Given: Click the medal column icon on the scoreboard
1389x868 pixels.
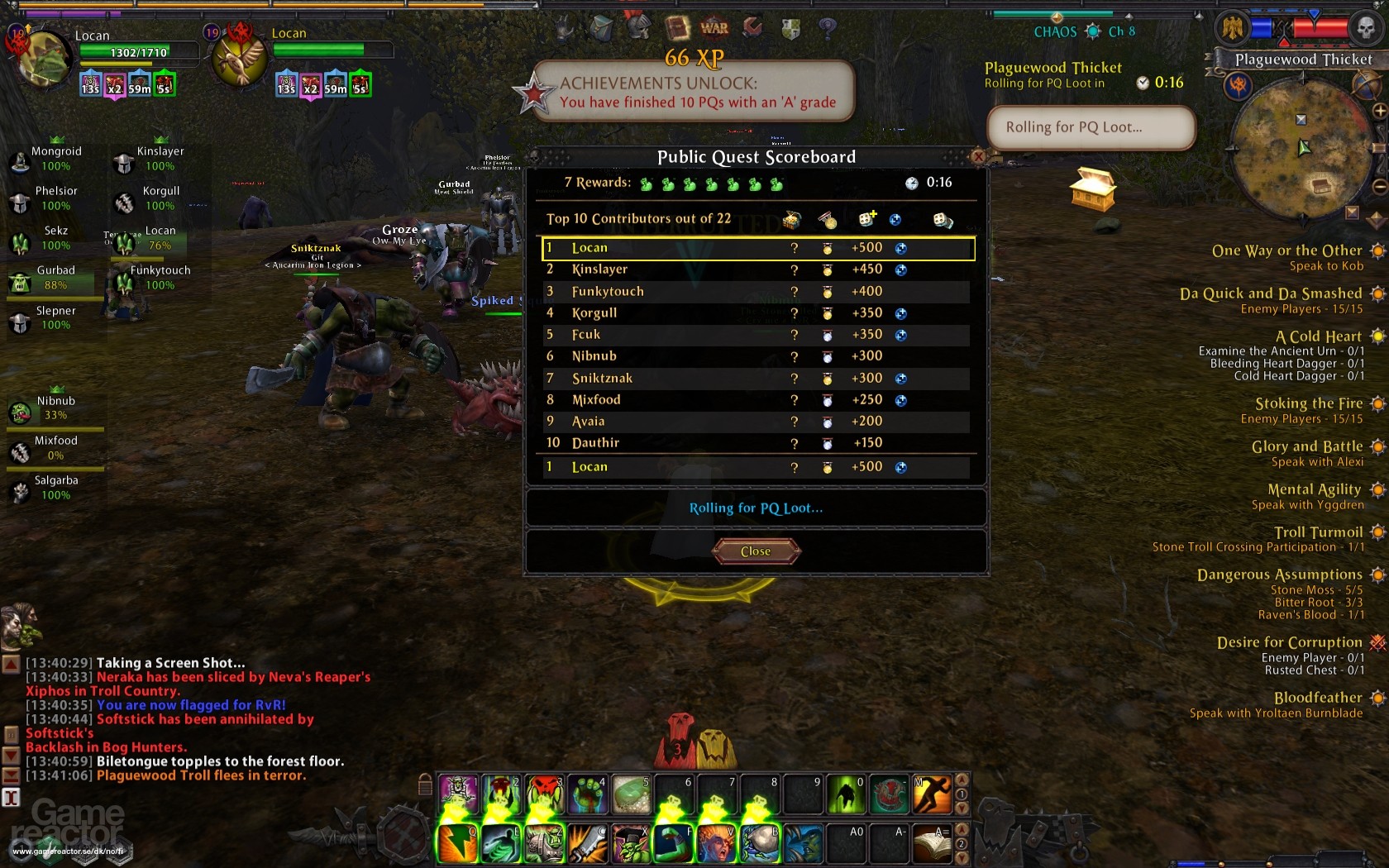Looking at the screenshot, I should click(x=827, y=220).
